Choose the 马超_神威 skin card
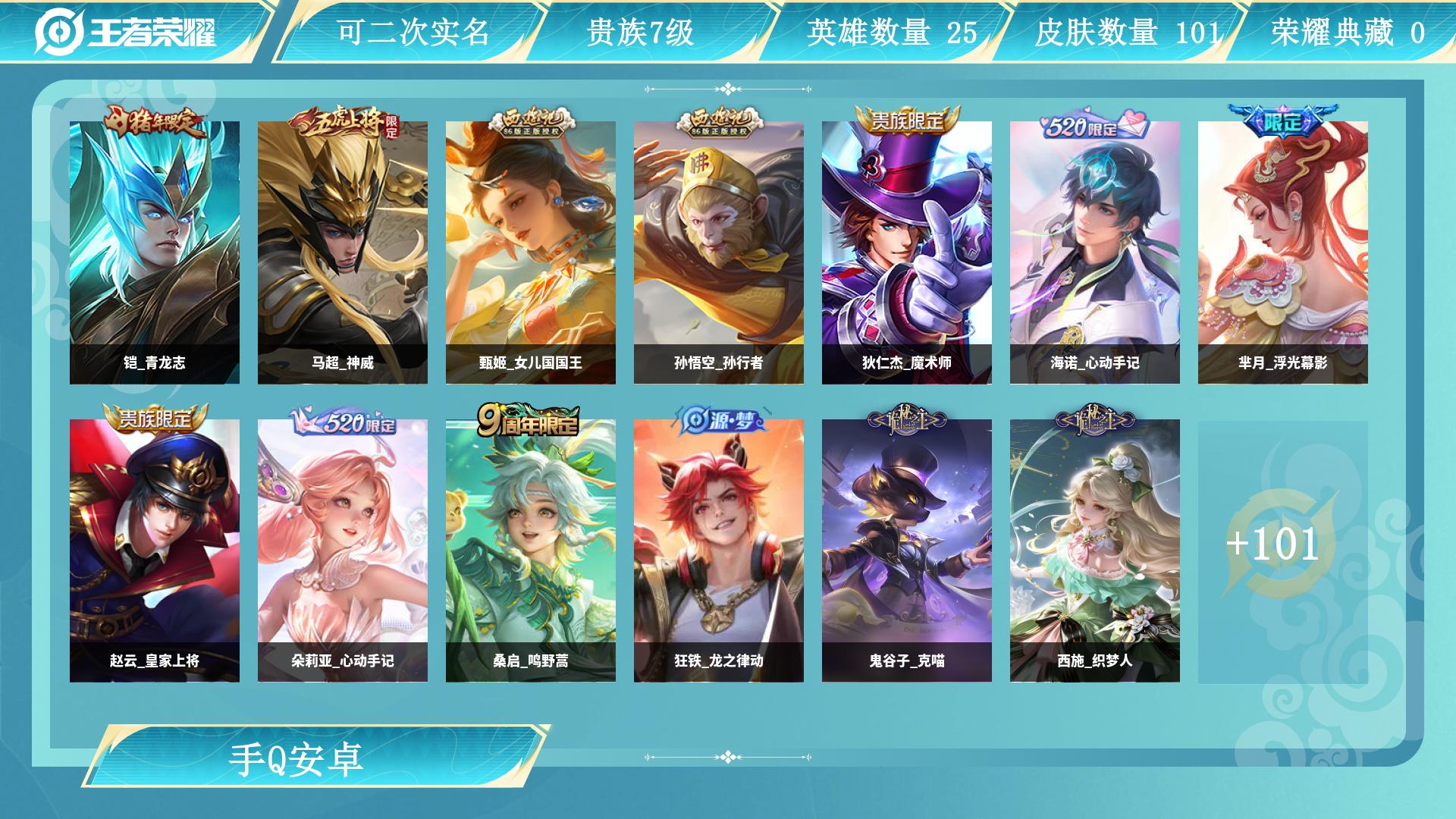Image resolution: width=1456 pixels, height=819 pixels. [343, 253]
